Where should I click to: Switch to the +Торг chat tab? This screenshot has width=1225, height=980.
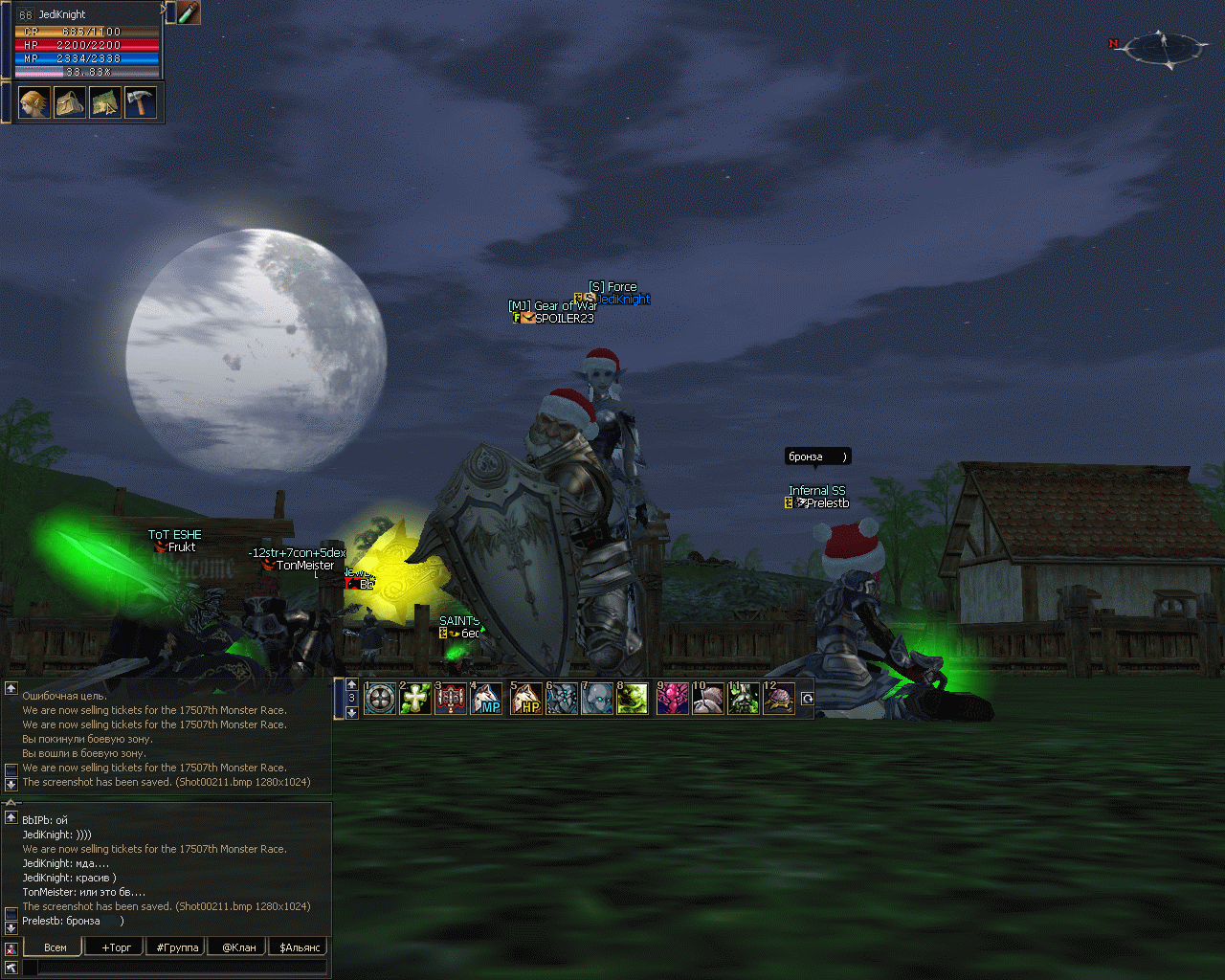click(116, 947)
